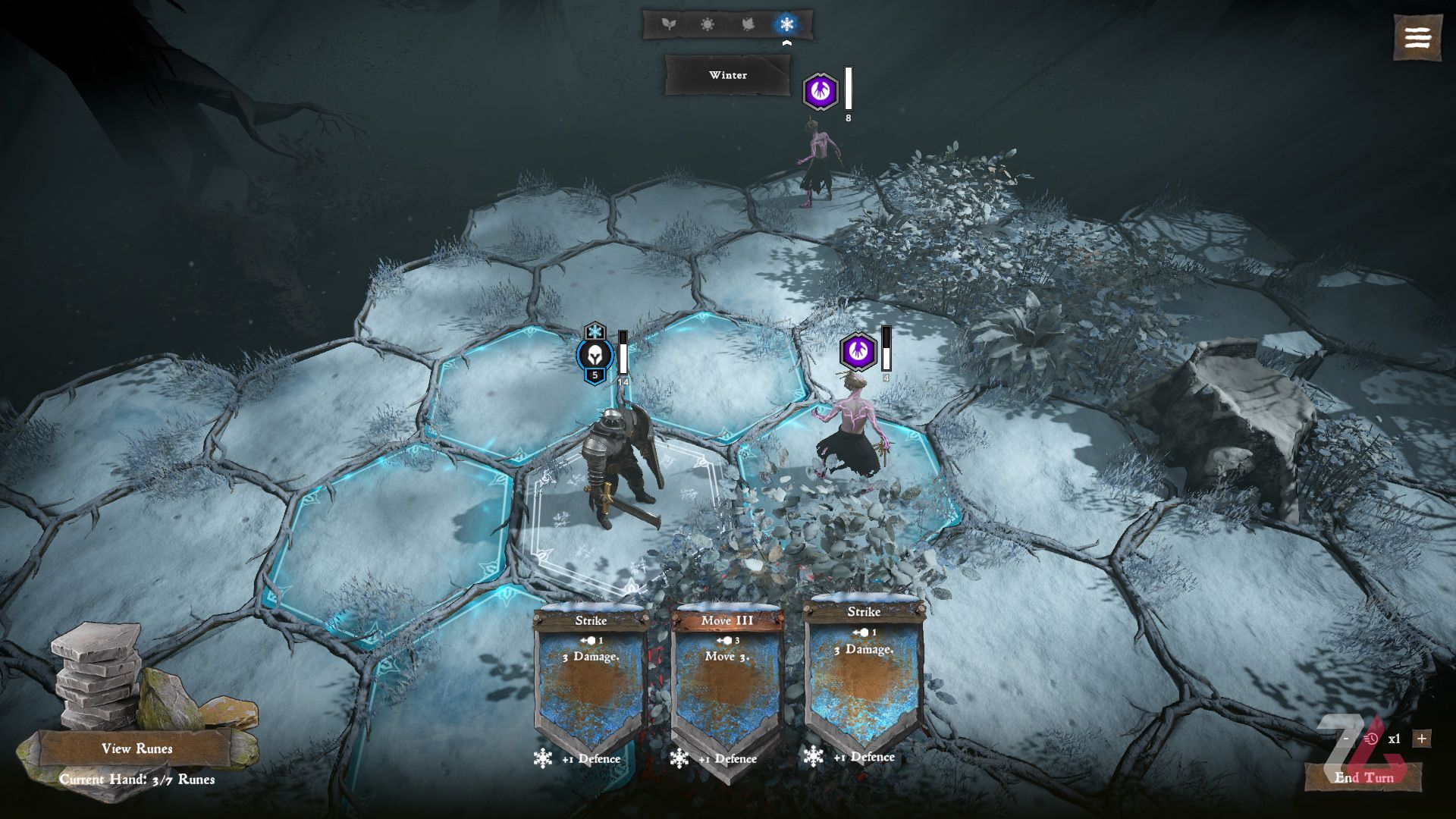Select the purple enemy badge with 4 health
Image resolution: width=1456 pixels, height=819 pixels.
coord(858,350)
